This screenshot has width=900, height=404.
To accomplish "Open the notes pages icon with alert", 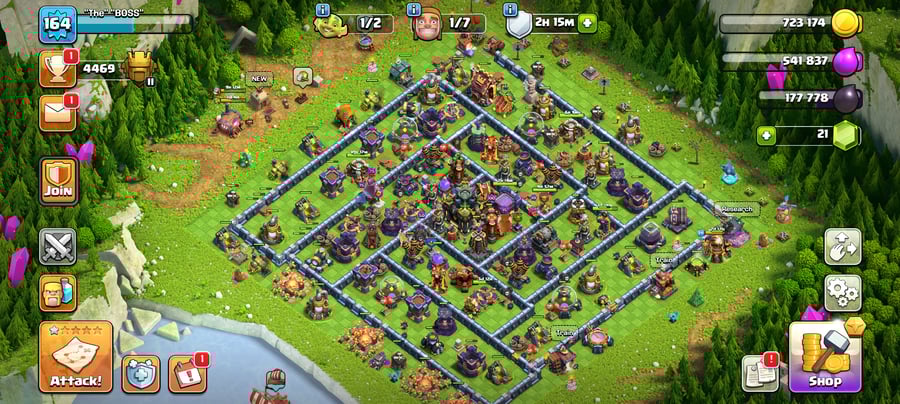I will (761, 373).
